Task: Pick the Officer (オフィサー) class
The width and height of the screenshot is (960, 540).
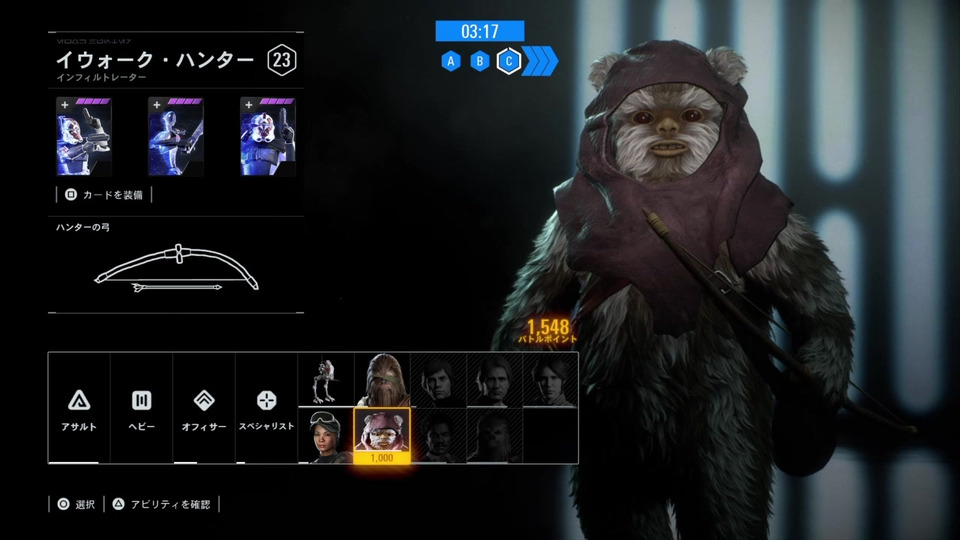Action: (x=204, y=408)
